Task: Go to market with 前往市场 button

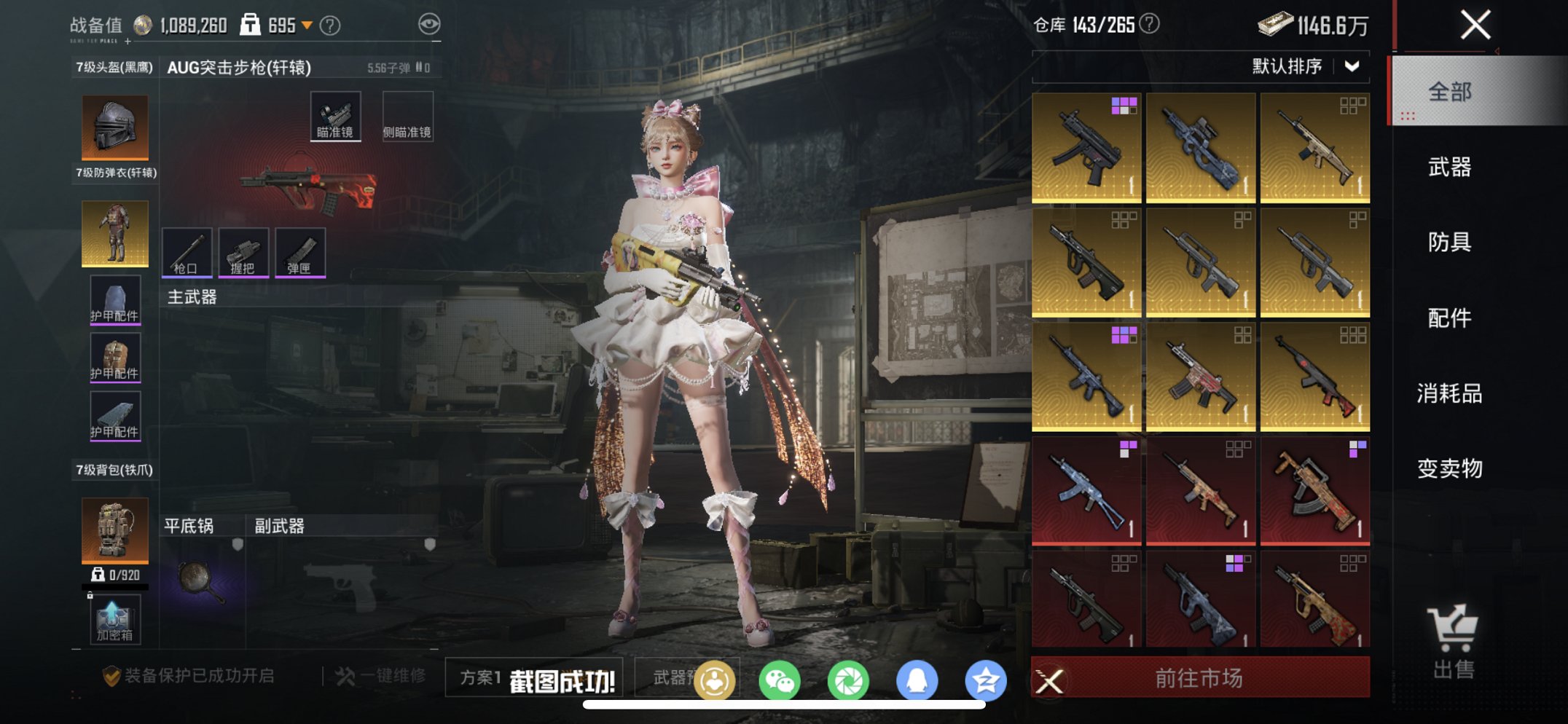Action: pos(1199,678)
